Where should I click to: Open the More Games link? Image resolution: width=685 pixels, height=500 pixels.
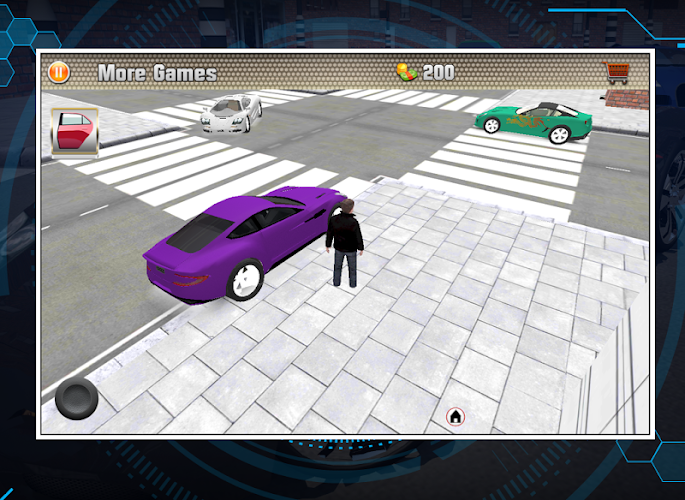157,73
